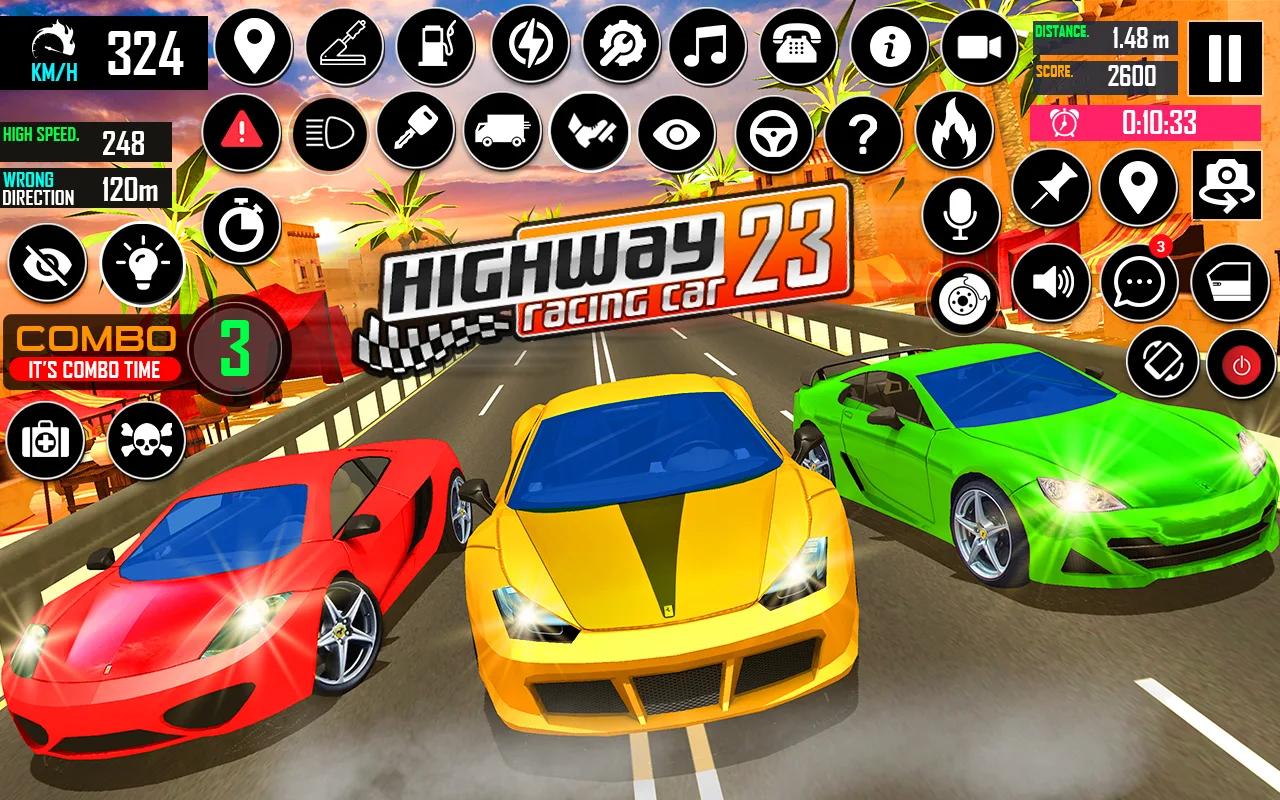Open the brake disc icon
Screen dimensions: 1280x800
tap(963, 296)
